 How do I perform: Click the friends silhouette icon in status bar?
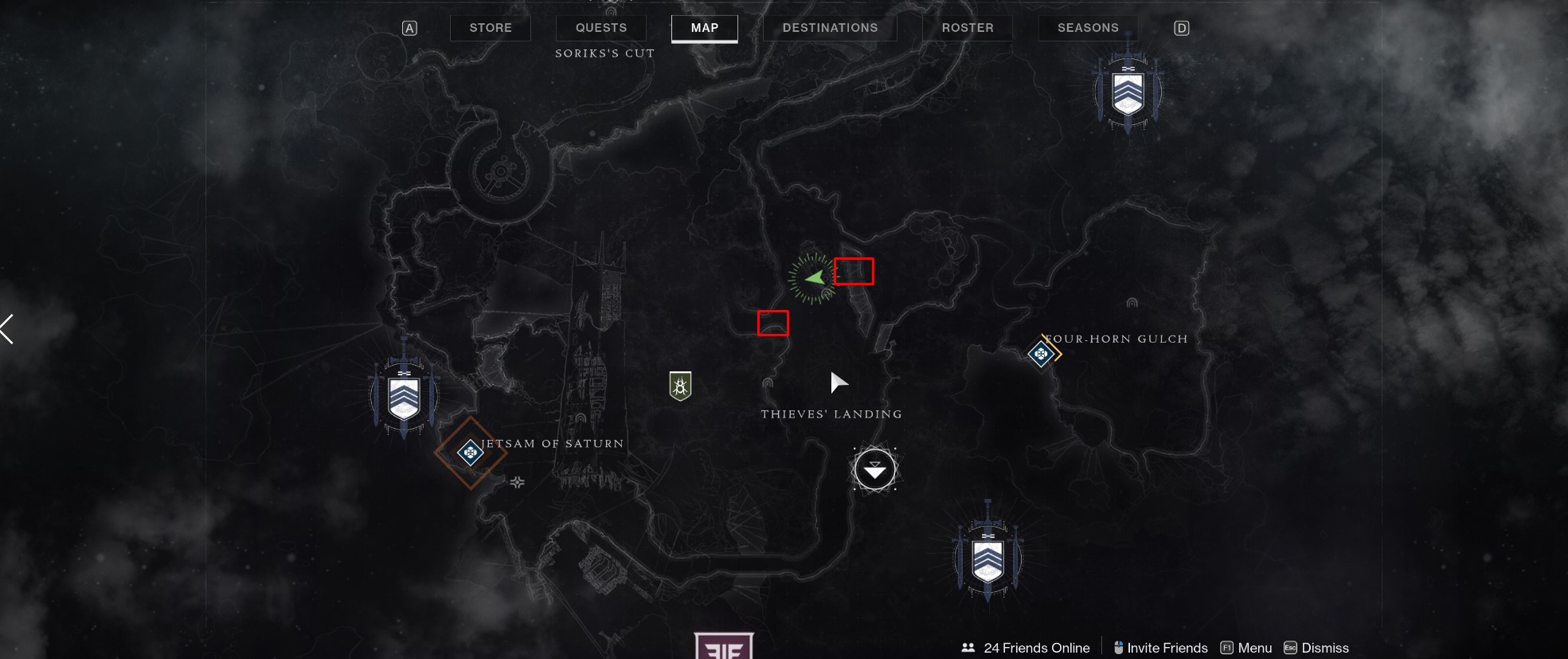tap(968, 647)
